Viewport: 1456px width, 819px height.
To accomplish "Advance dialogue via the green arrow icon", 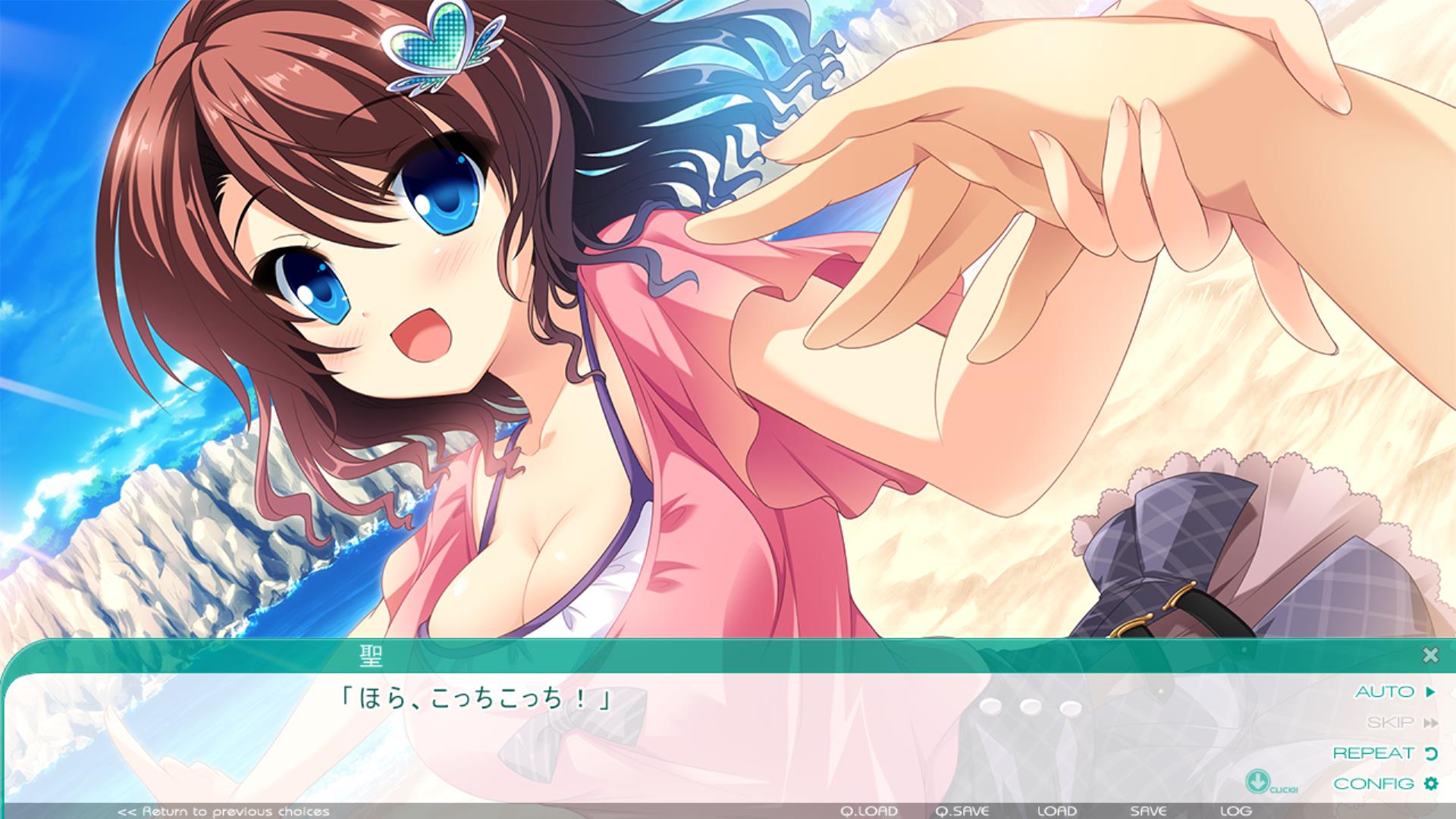I will tap(1257, 781).
